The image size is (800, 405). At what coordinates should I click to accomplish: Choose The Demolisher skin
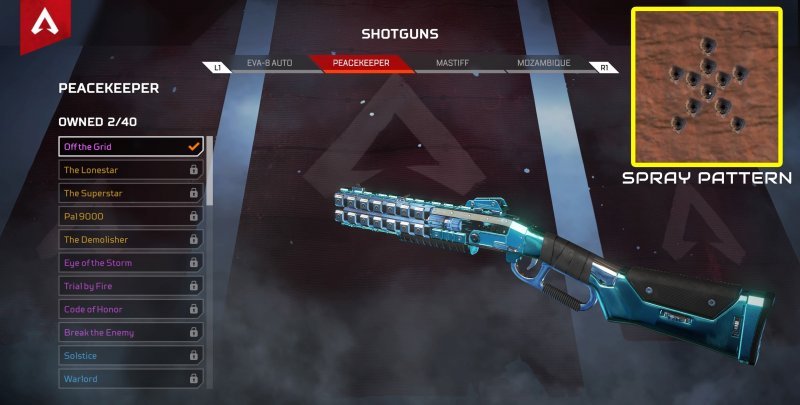click(131, 240)
